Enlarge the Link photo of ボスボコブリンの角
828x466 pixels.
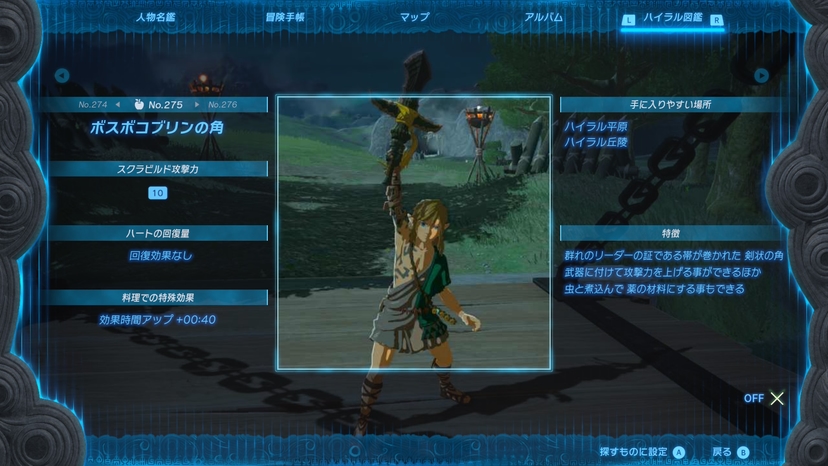pos(413,233)
